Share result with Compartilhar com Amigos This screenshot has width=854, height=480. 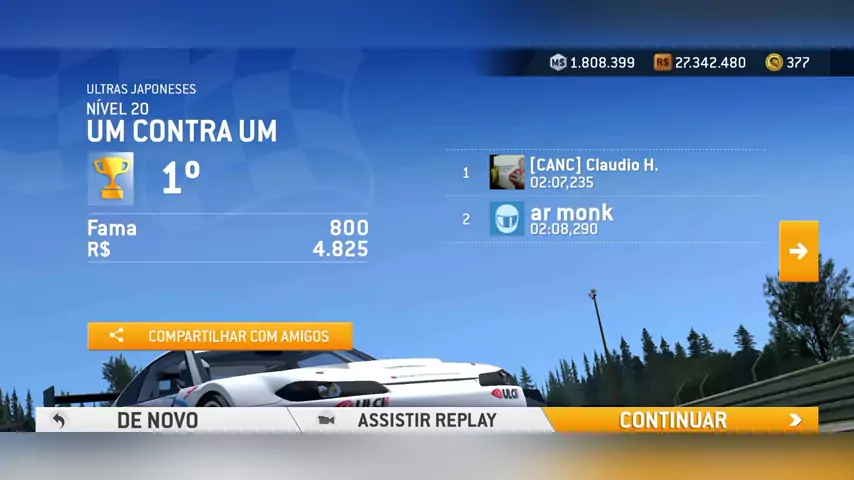click(220, 336)
